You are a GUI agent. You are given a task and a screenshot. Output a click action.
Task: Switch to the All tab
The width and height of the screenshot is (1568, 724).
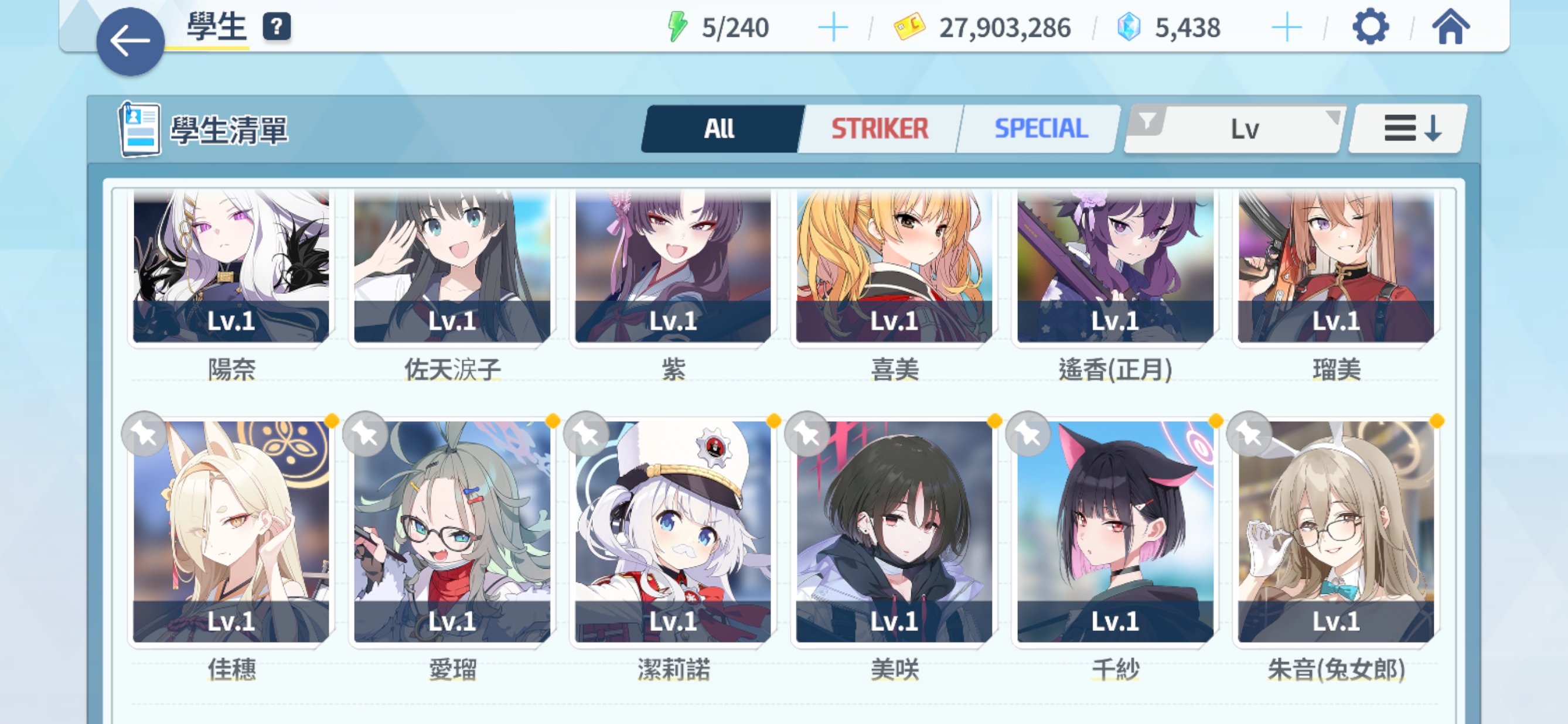pos(720,128)
